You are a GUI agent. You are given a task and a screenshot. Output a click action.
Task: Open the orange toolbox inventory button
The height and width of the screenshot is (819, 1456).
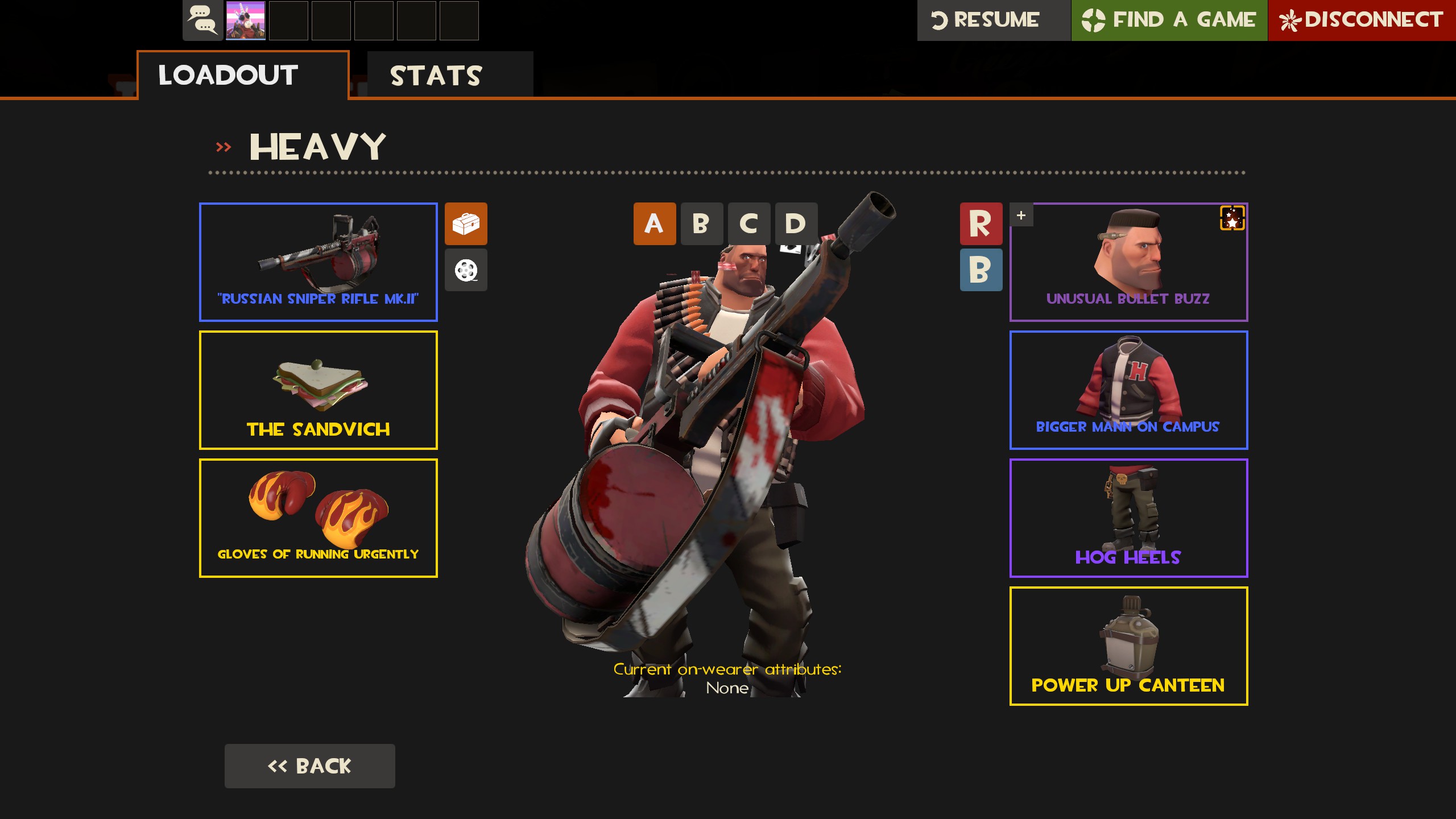pos(466,224)
